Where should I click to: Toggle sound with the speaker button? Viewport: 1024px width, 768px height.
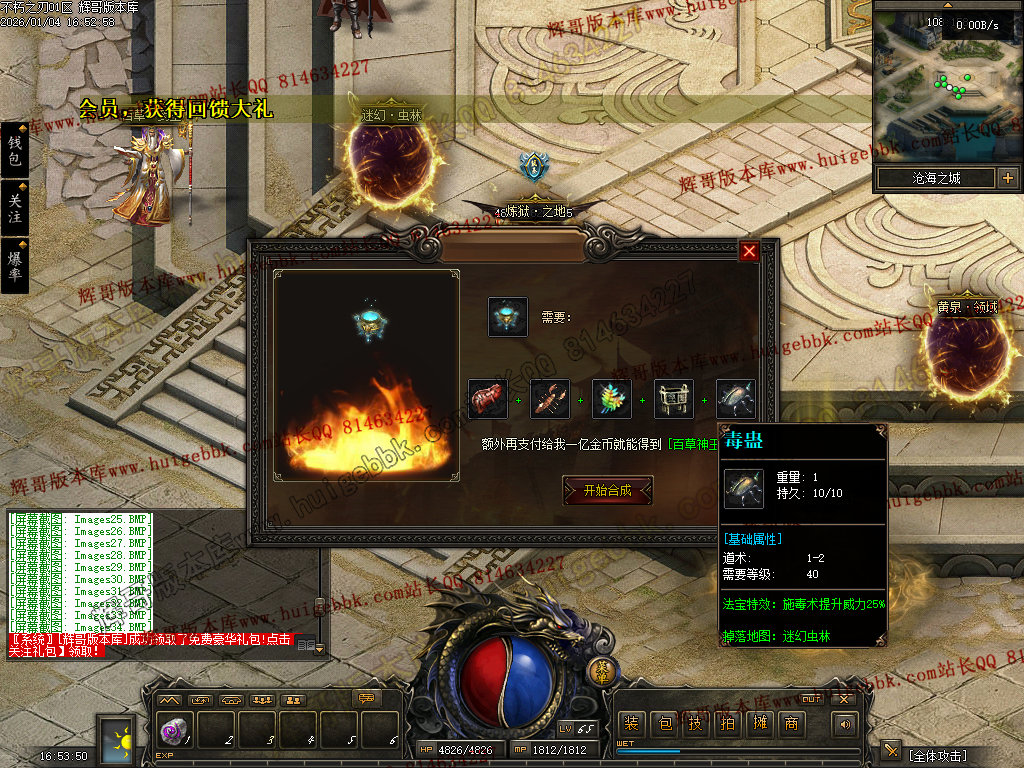tap(846, 724)
